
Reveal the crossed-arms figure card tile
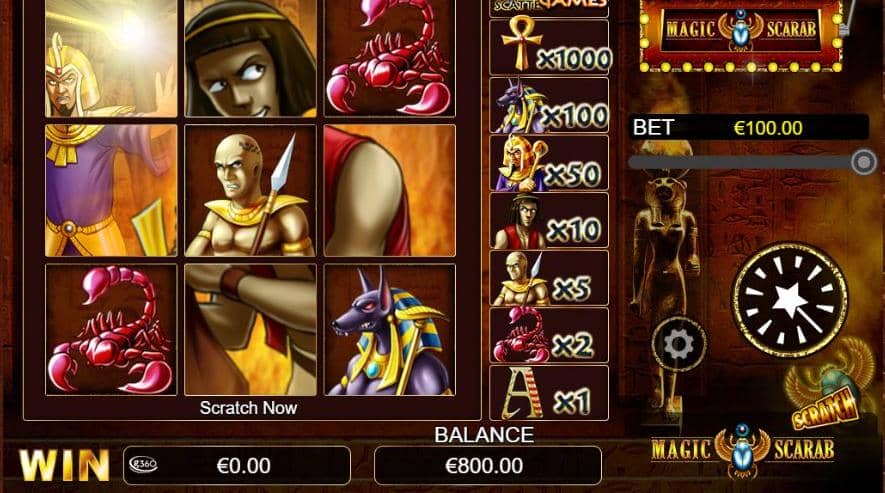click(x=250, y=329)
